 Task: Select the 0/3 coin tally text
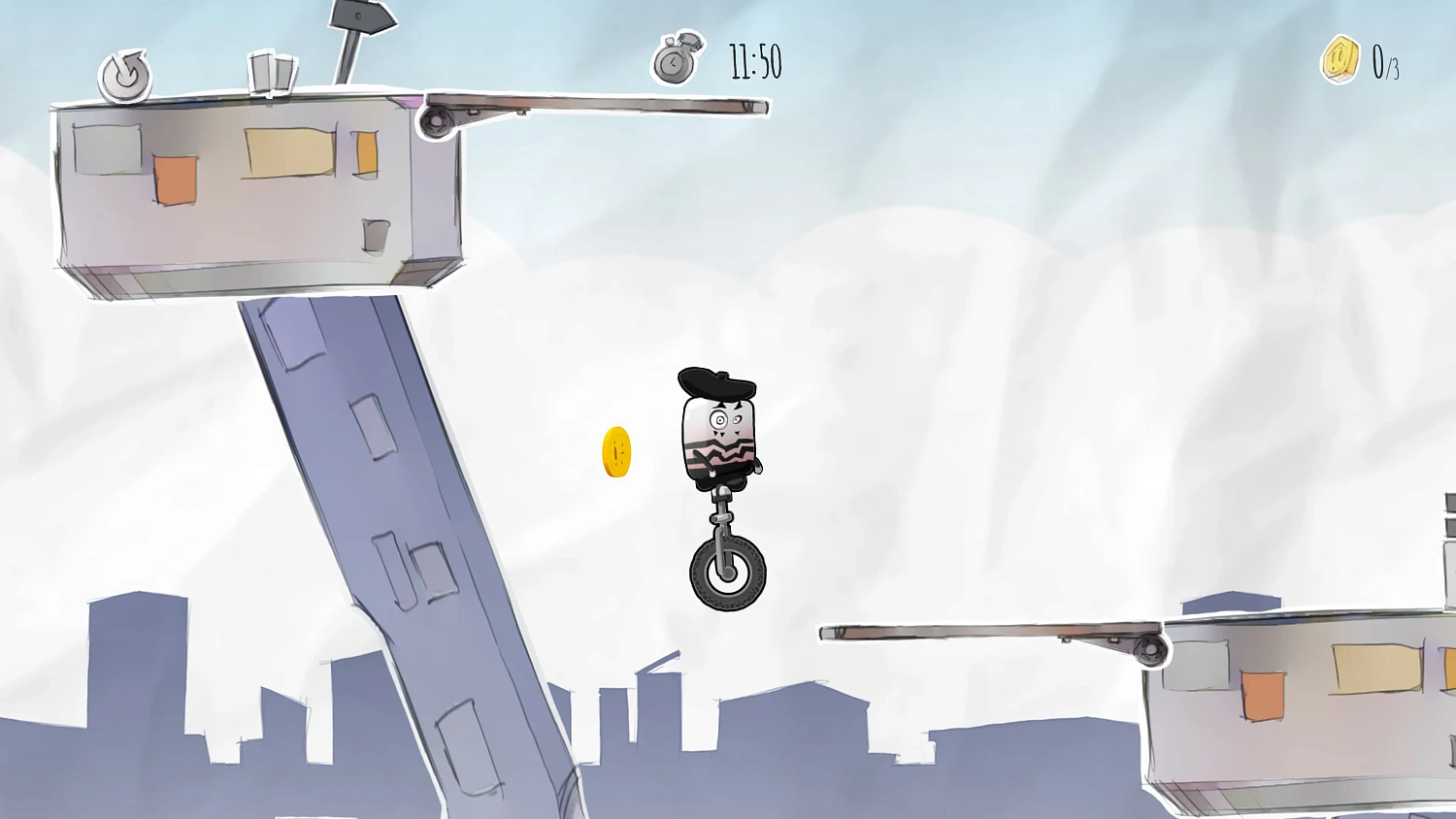coord(1386,62)
